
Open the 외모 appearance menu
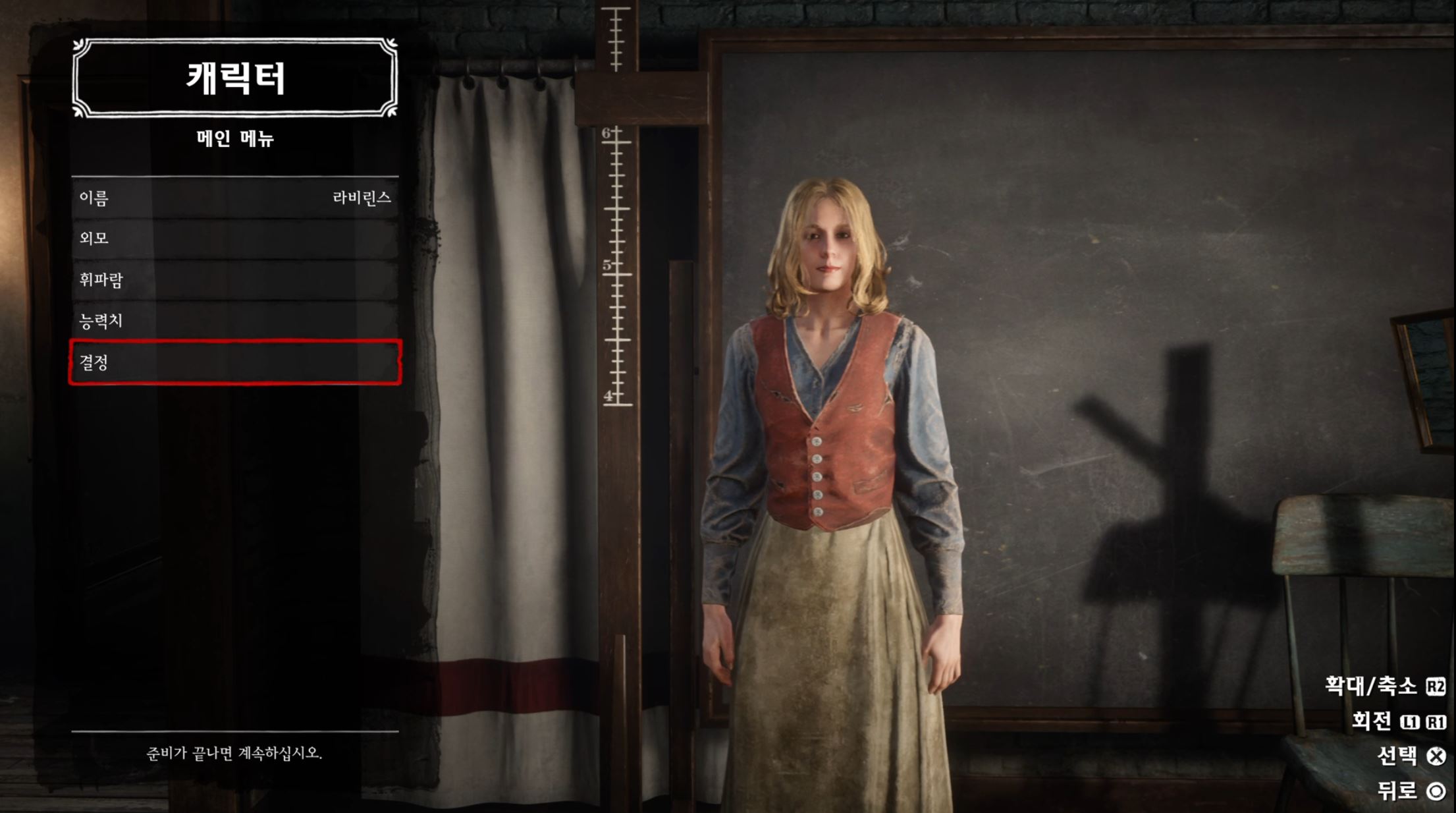pos(235,238)
